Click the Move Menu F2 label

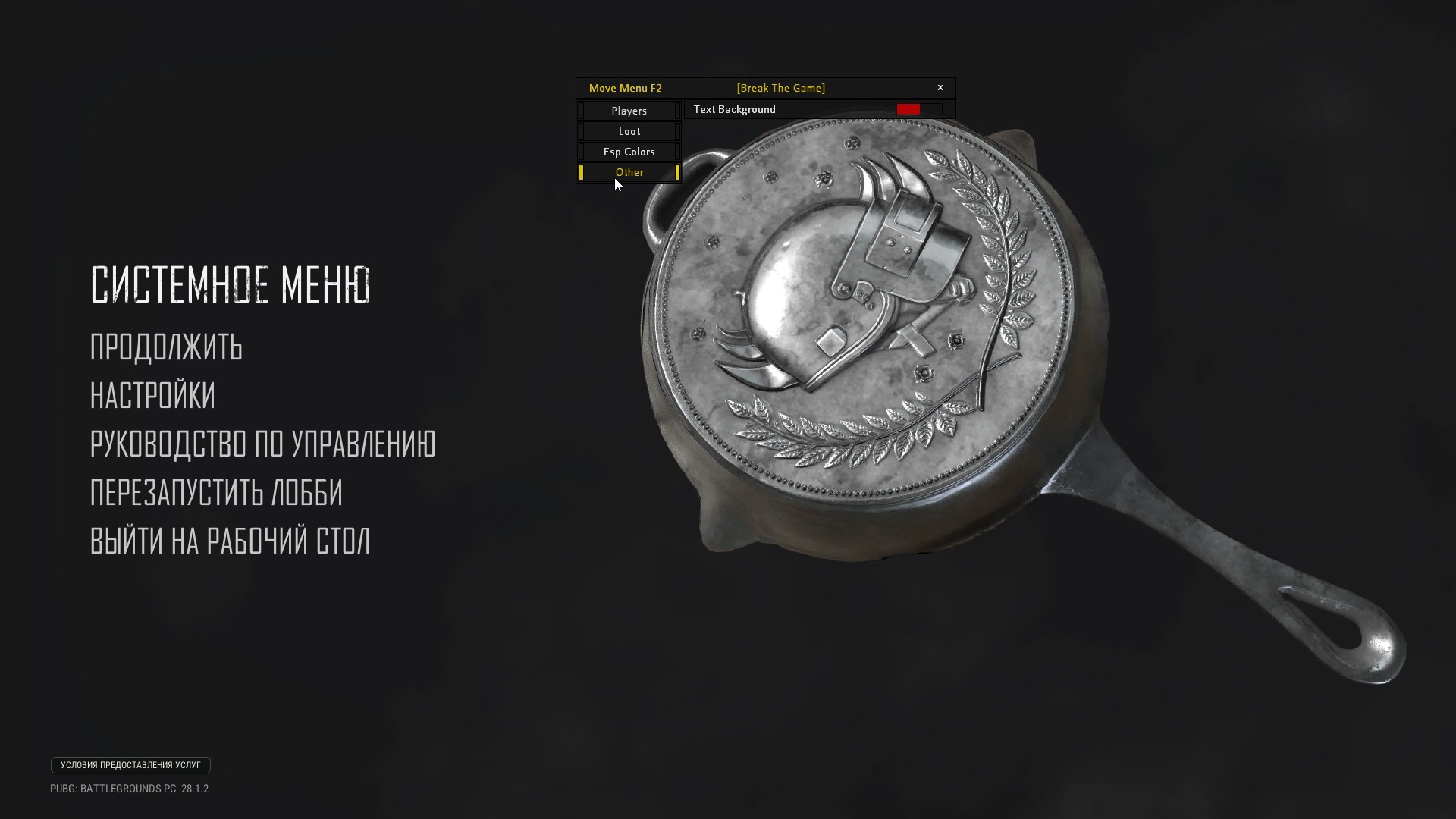pyautogui.click(x=626, y=87)
